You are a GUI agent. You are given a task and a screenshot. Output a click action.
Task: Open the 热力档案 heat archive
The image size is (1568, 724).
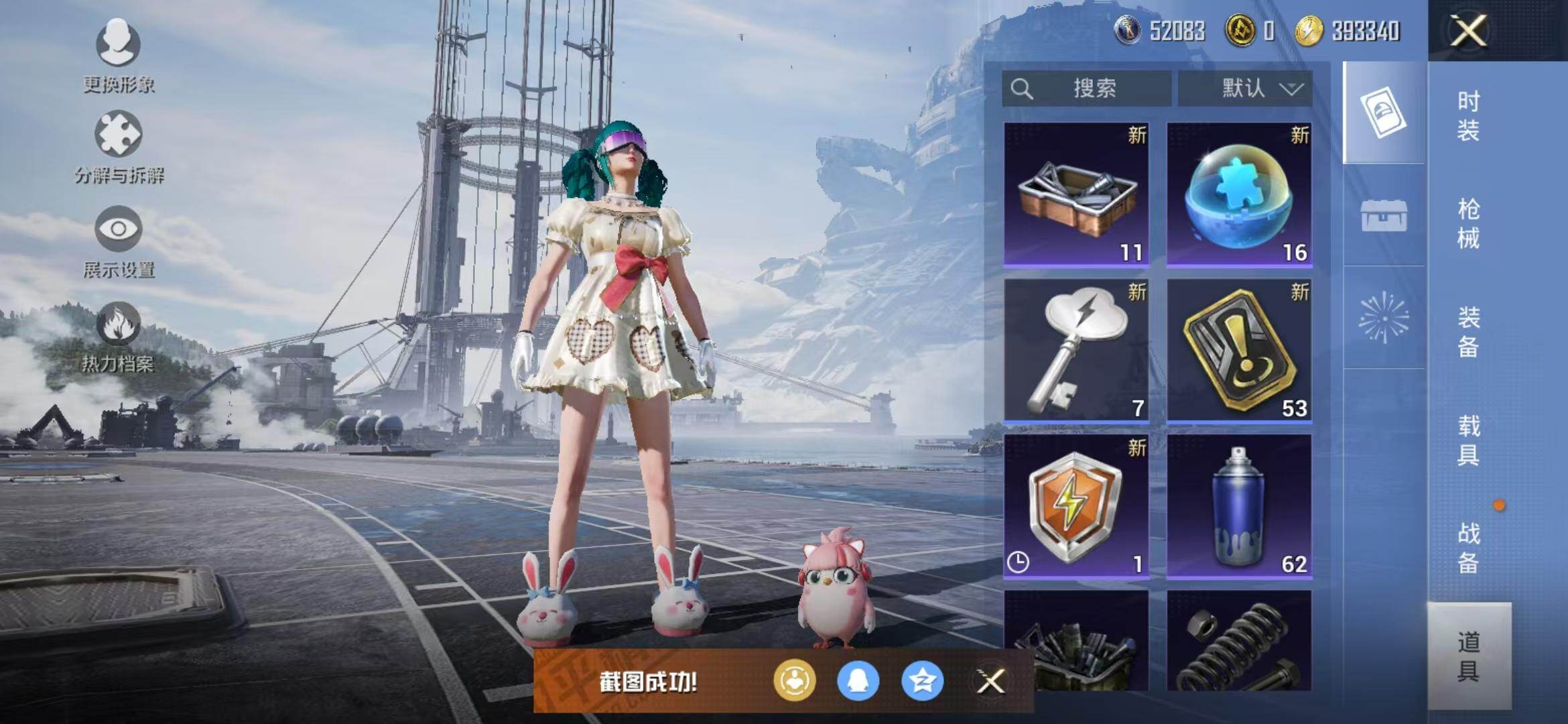tap(119, 337)
